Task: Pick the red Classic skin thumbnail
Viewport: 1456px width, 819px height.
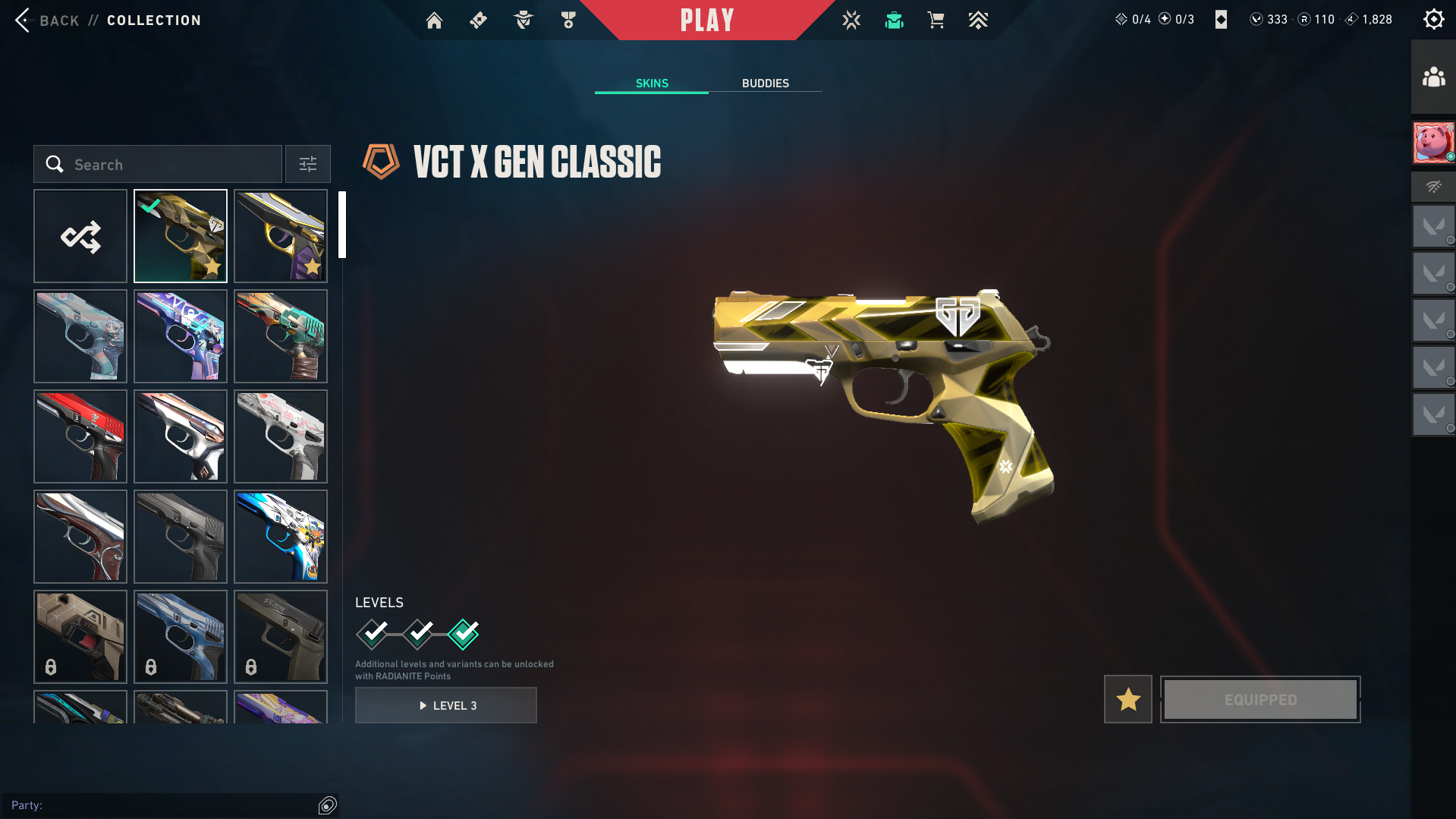Action: 80,436
